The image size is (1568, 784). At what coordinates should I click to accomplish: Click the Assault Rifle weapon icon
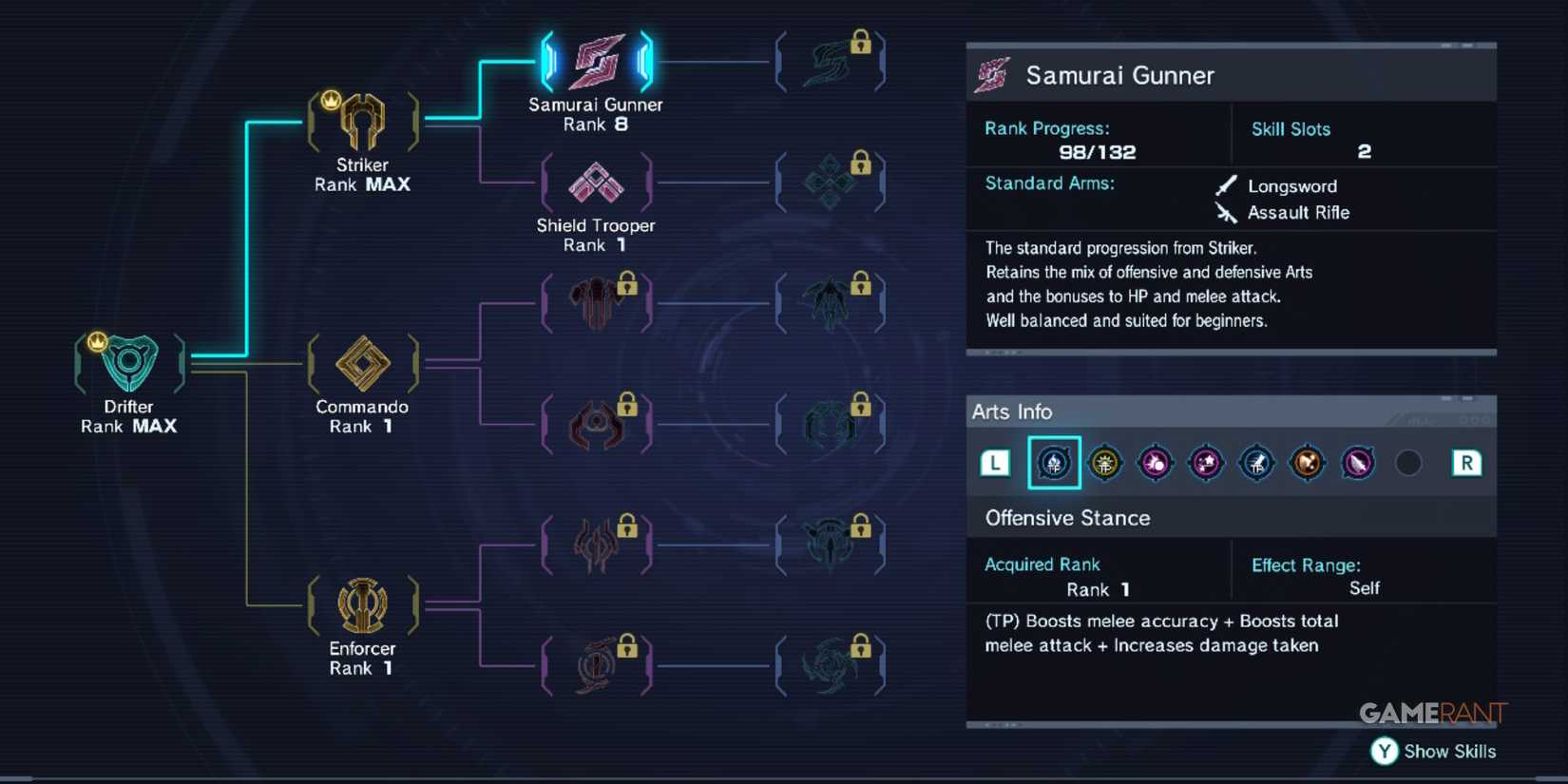pos(1226,212)
